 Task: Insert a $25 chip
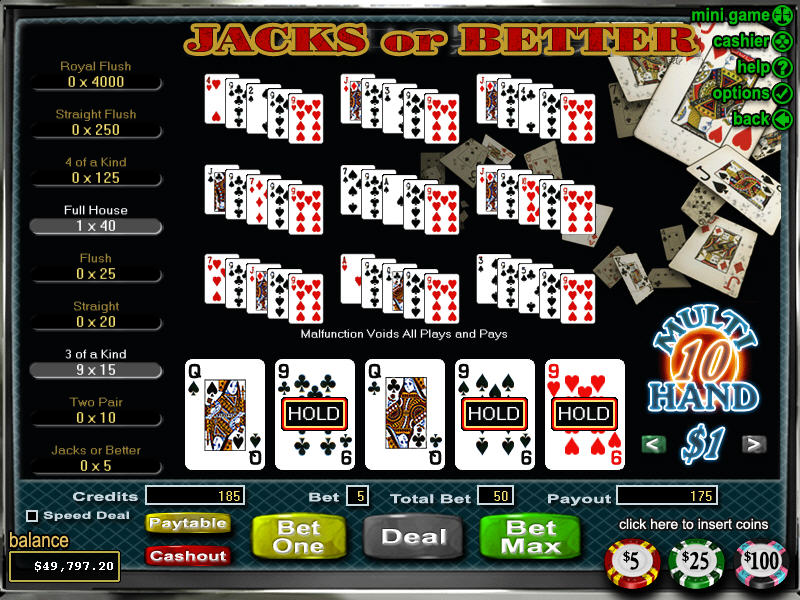[698, 561]
